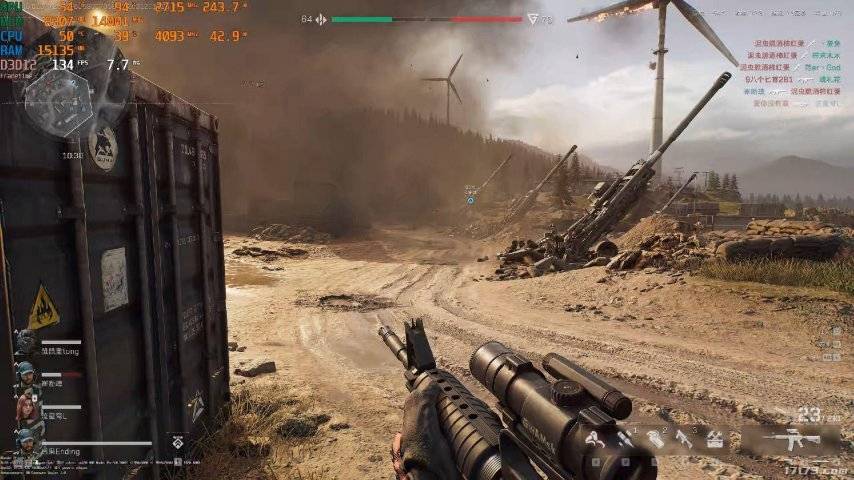Select the assault rifle weapon icon
The height and width of the screenshot is (480, 854).
click(791, 438)
